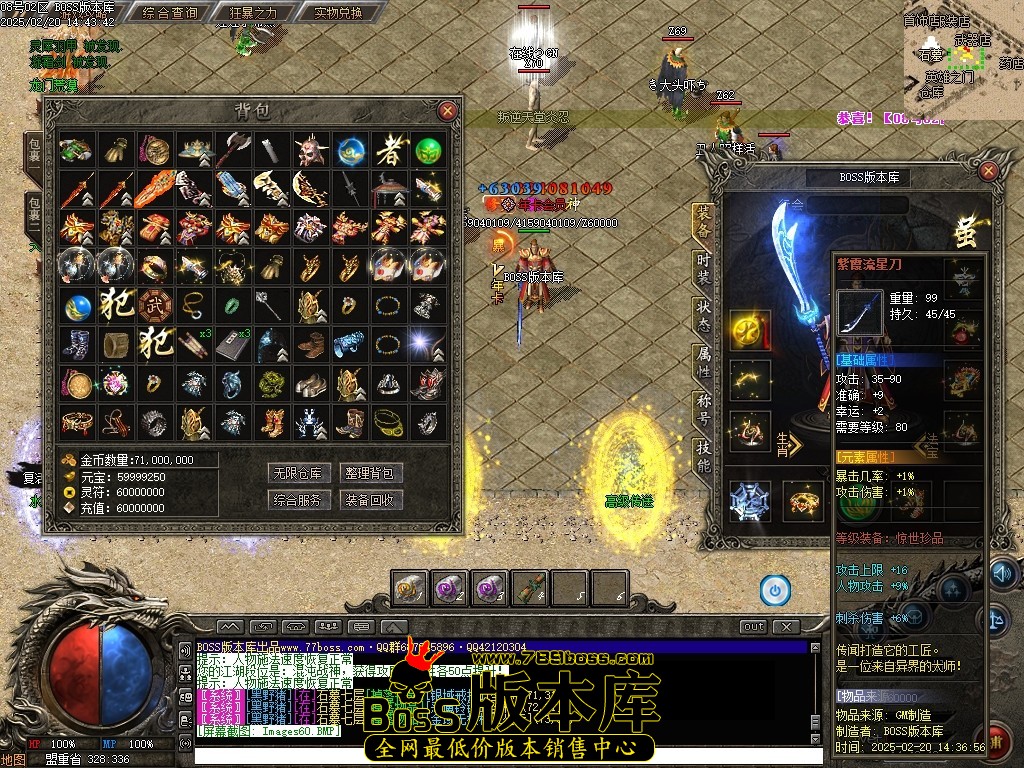Open the 无限仓库 warehouse
The image size is (1024, 768).
298,473
